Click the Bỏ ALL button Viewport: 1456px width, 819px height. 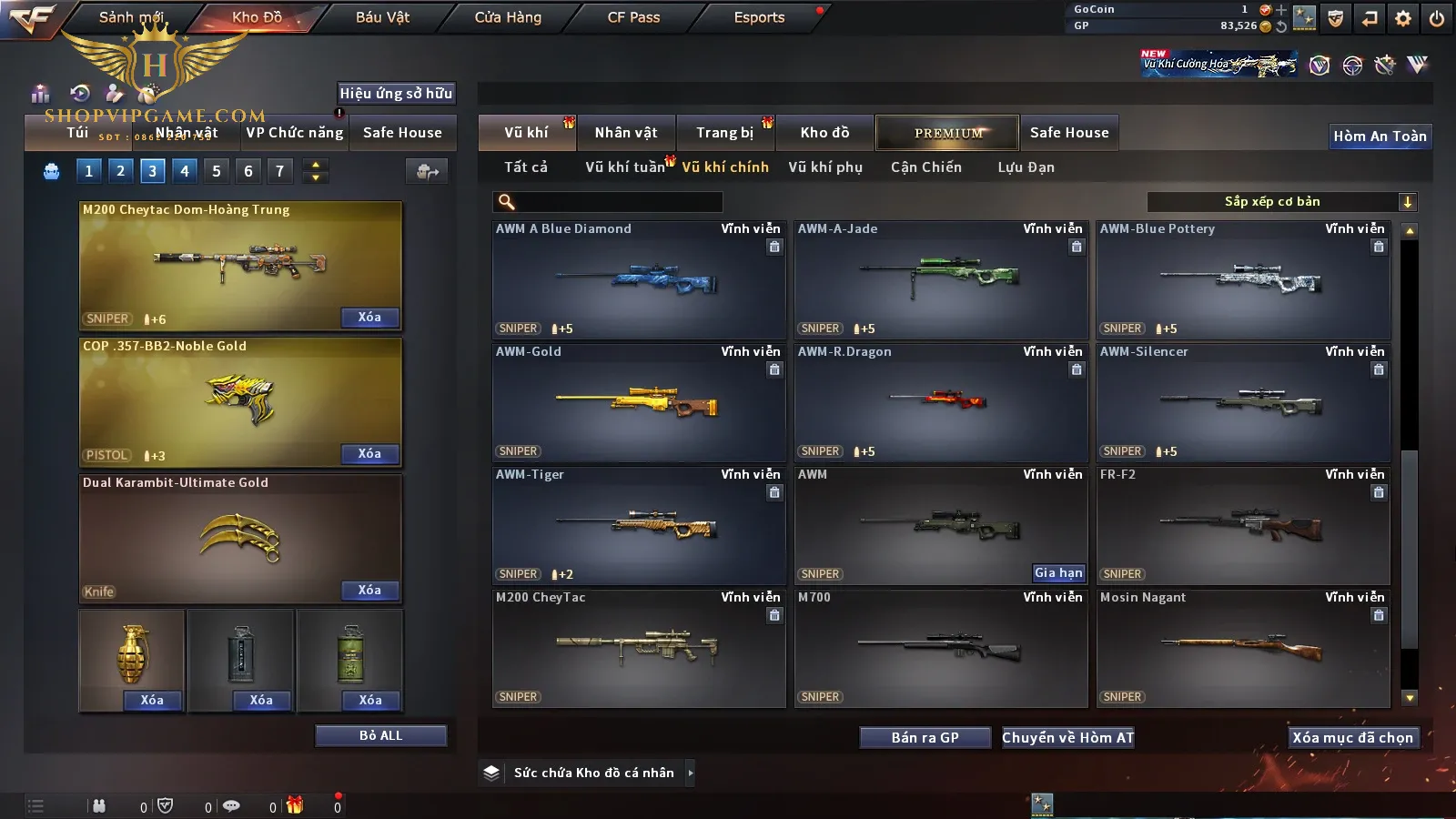coord(380,736)
